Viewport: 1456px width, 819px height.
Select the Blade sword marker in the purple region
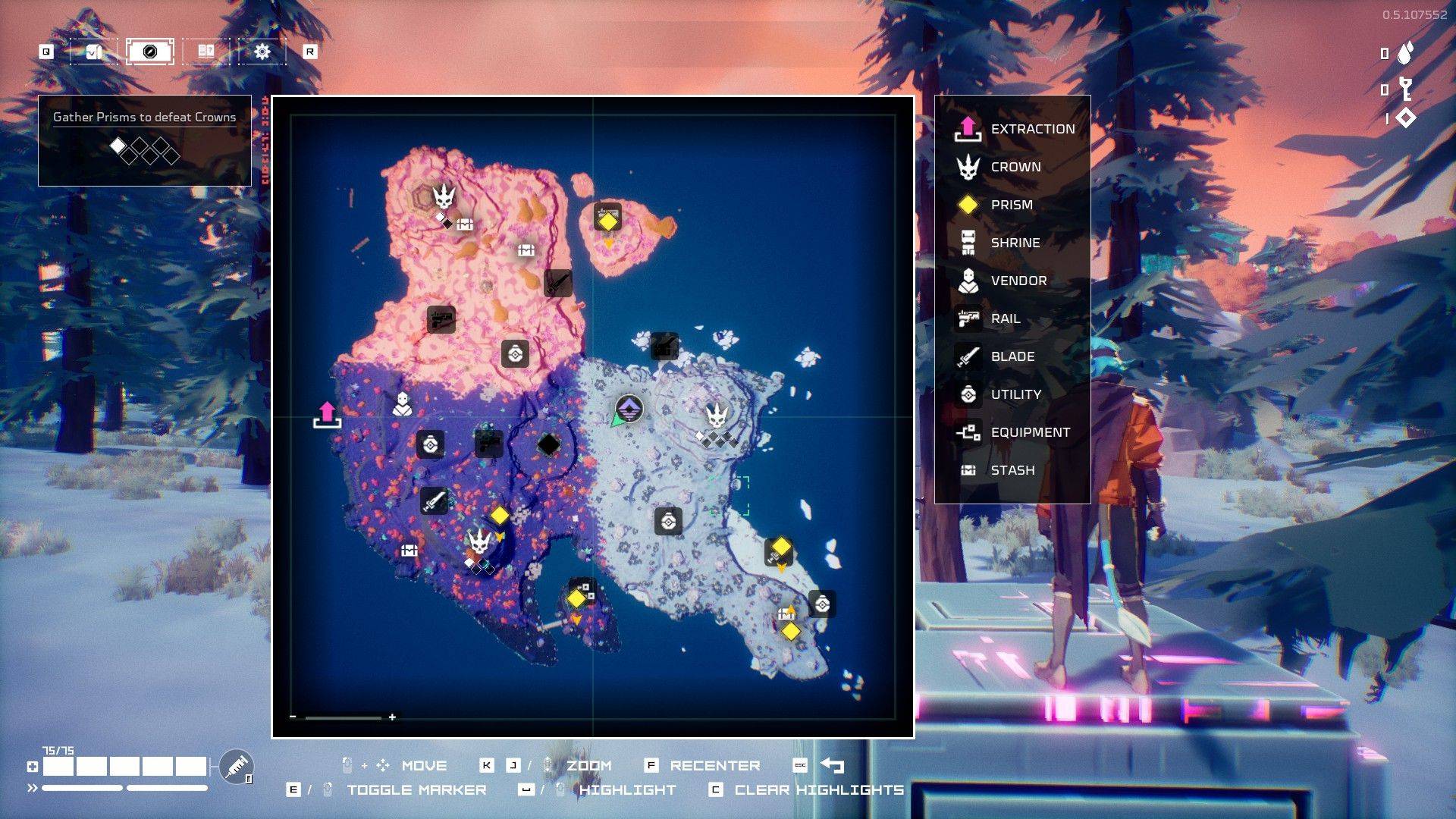[x=435, y=501]
